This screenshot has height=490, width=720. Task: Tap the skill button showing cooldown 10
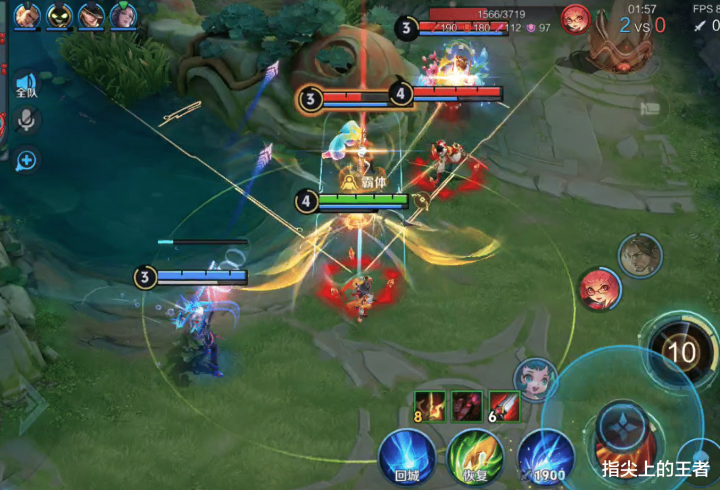(x=682, y=351)
